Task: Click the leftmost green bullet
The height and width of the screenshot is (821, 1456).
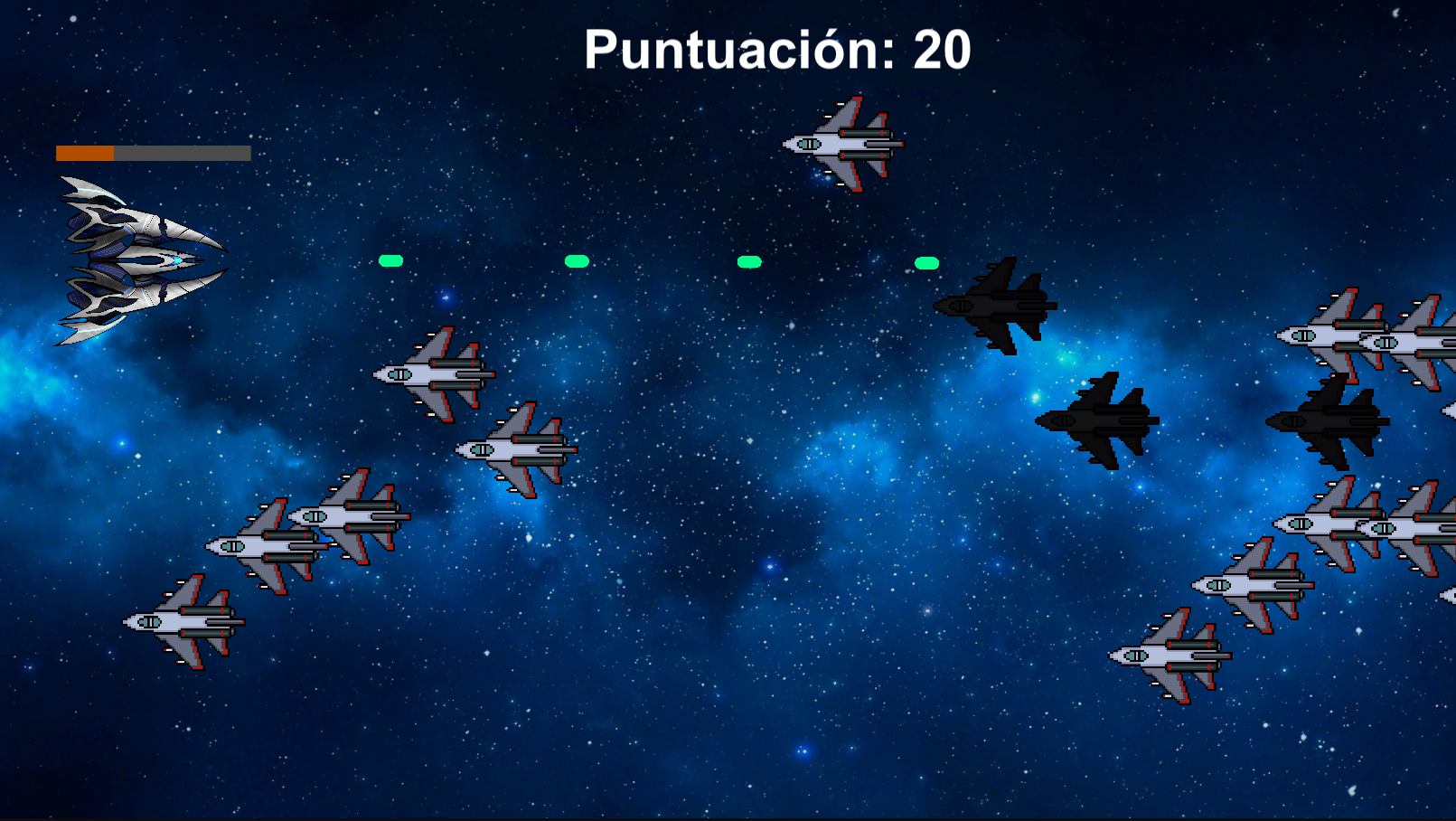Action: (390, 262)
